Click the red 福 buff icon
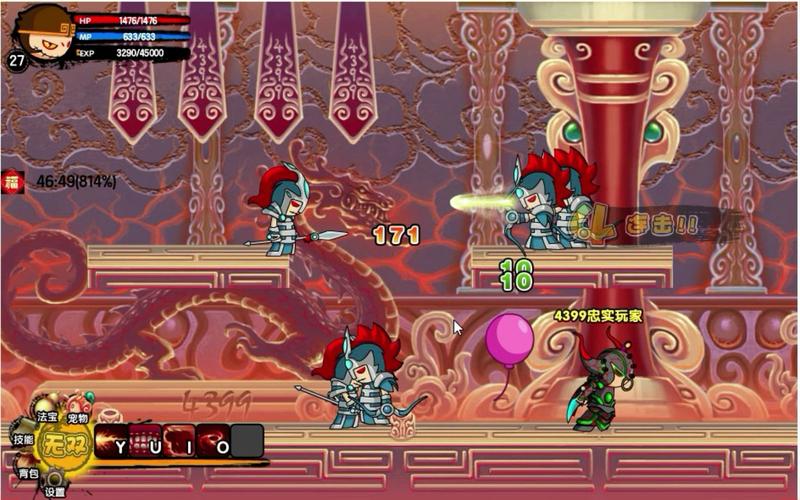This screenshot has height=500, width=800. 13,182
